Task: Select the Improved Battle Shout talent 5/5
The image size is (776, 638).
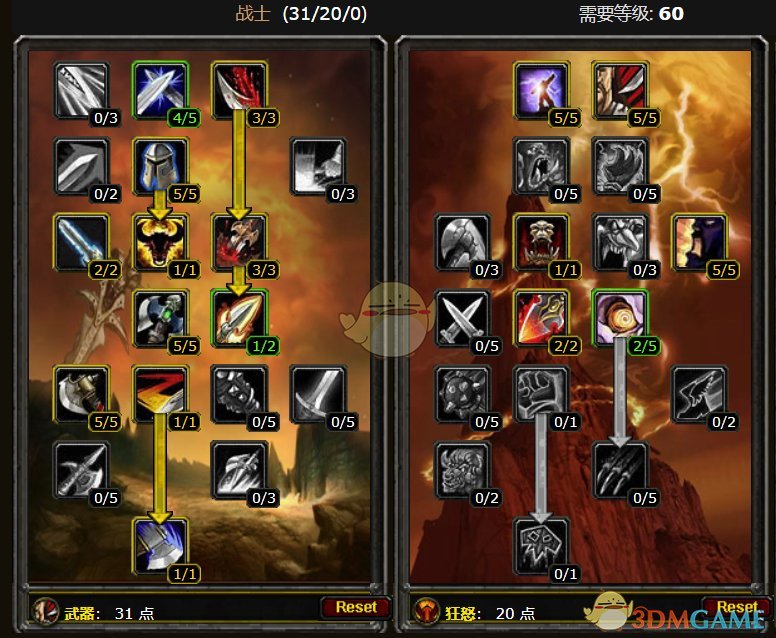Action: click(698, 242)
